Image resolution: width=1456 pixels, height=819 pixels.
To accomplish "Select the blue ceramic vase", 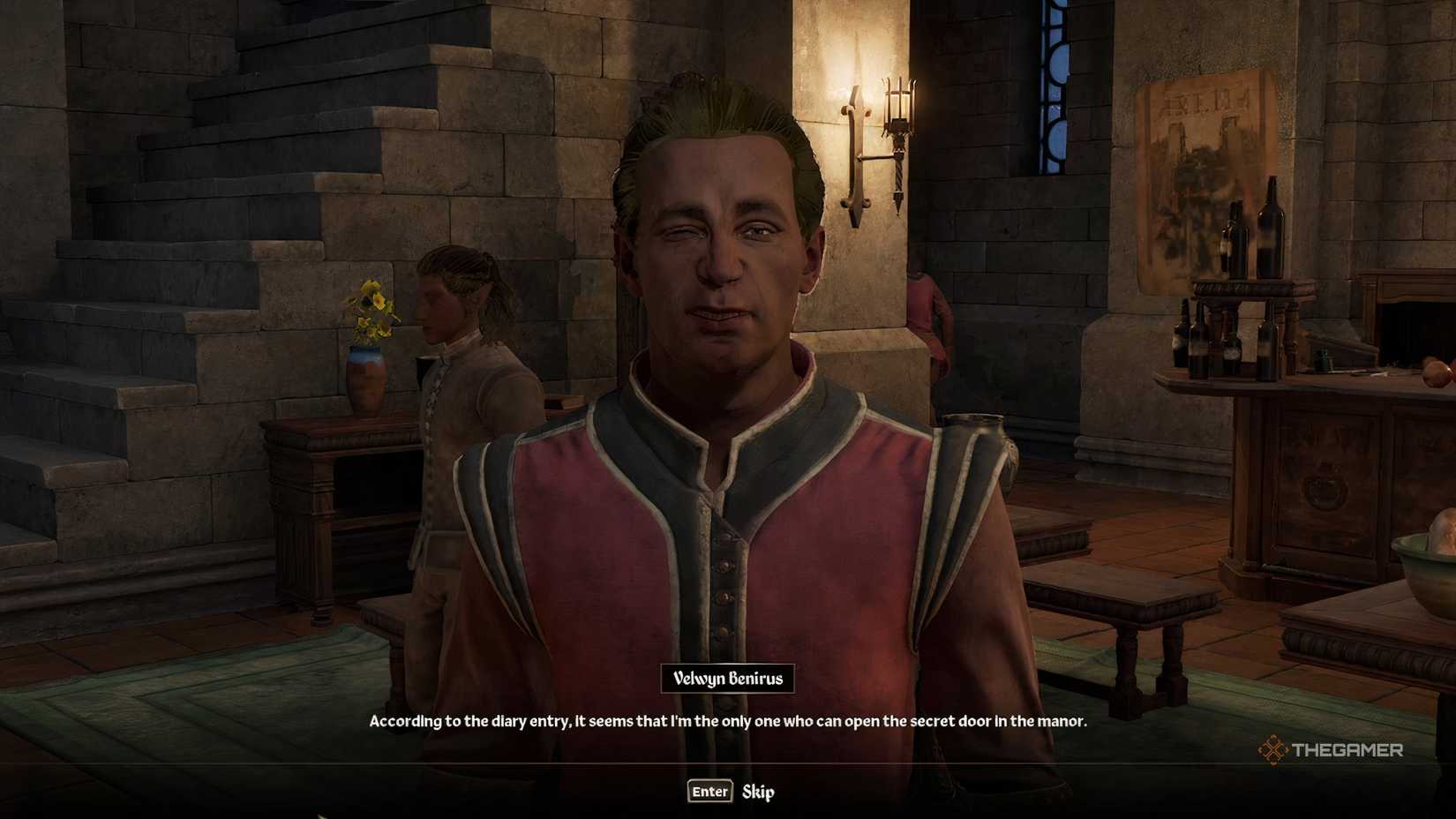I will (x=364, y=375).
